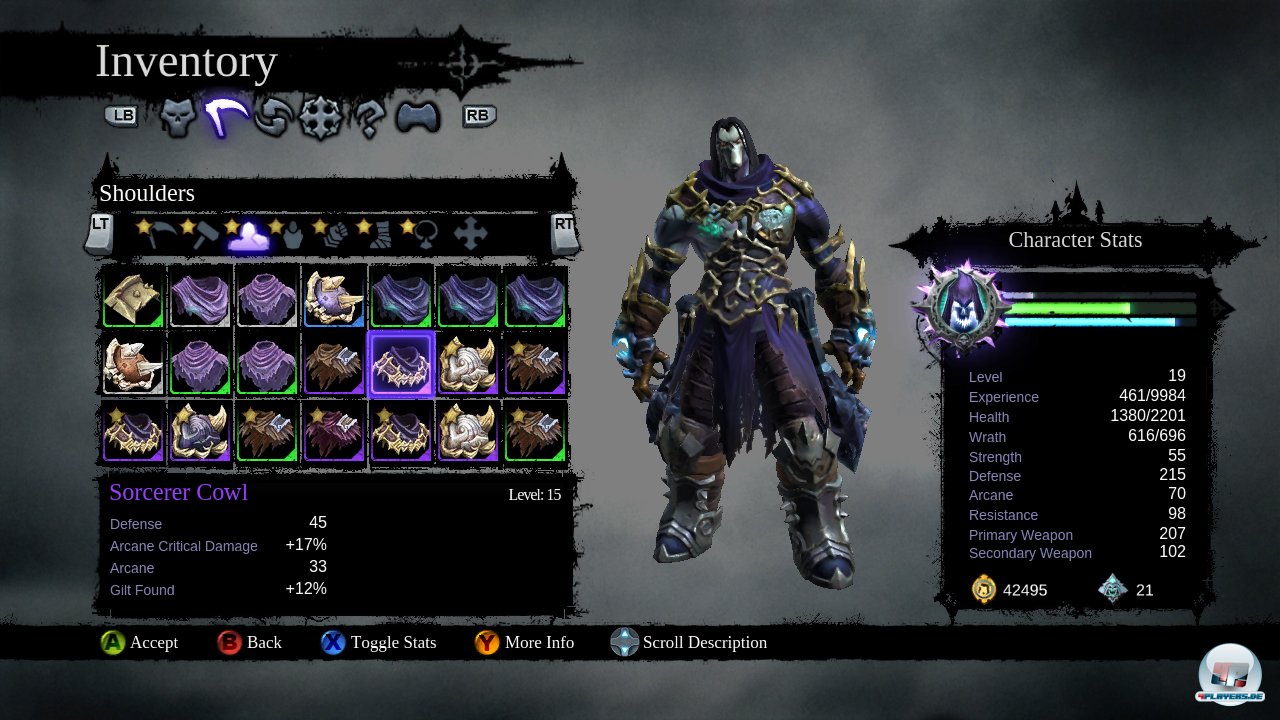Show the scythe weapon category
Image resolution: width=1280 pixels, height=720 pixels.
click(158, 234)
